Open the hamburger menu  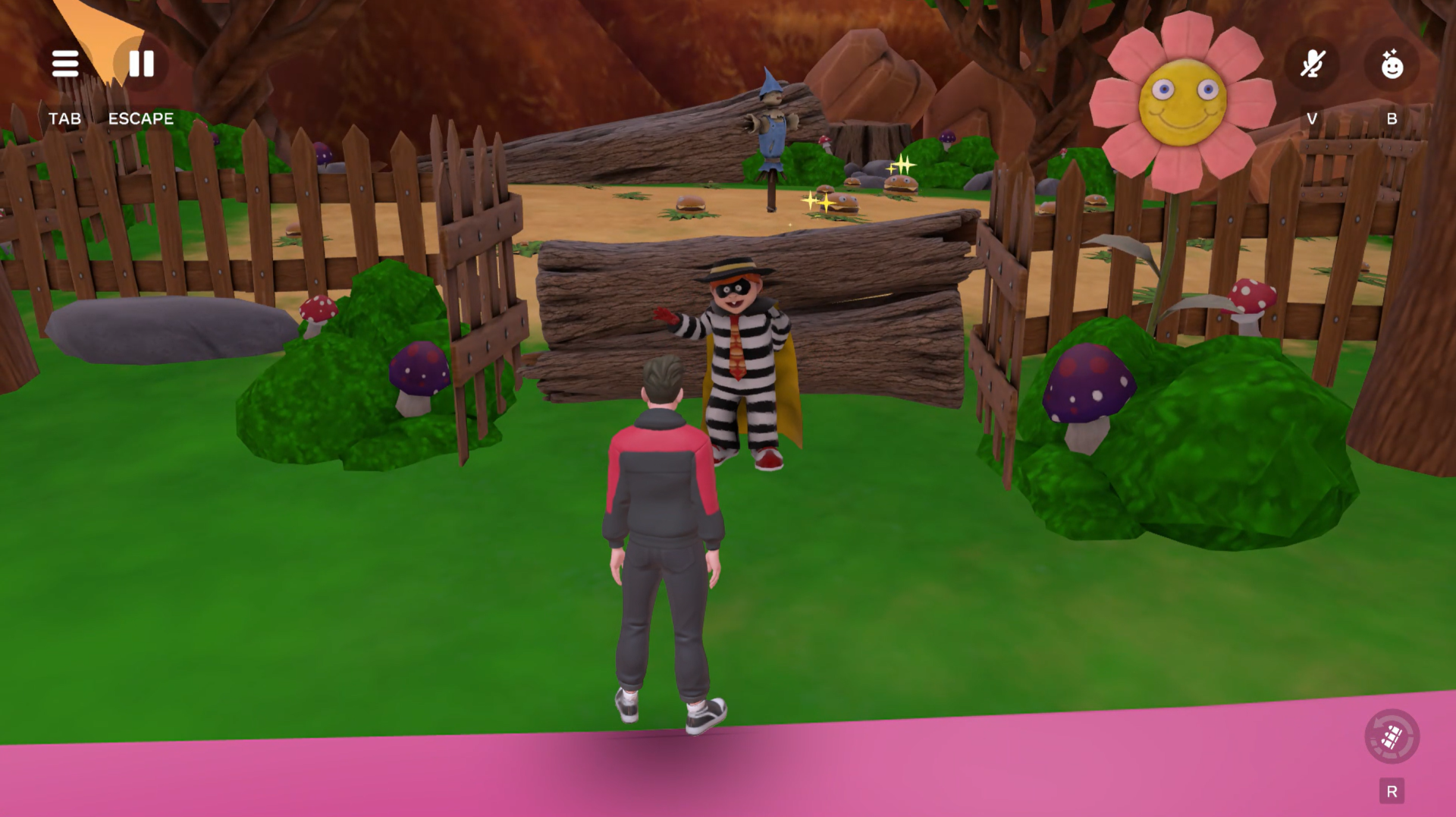pos(65,64)
